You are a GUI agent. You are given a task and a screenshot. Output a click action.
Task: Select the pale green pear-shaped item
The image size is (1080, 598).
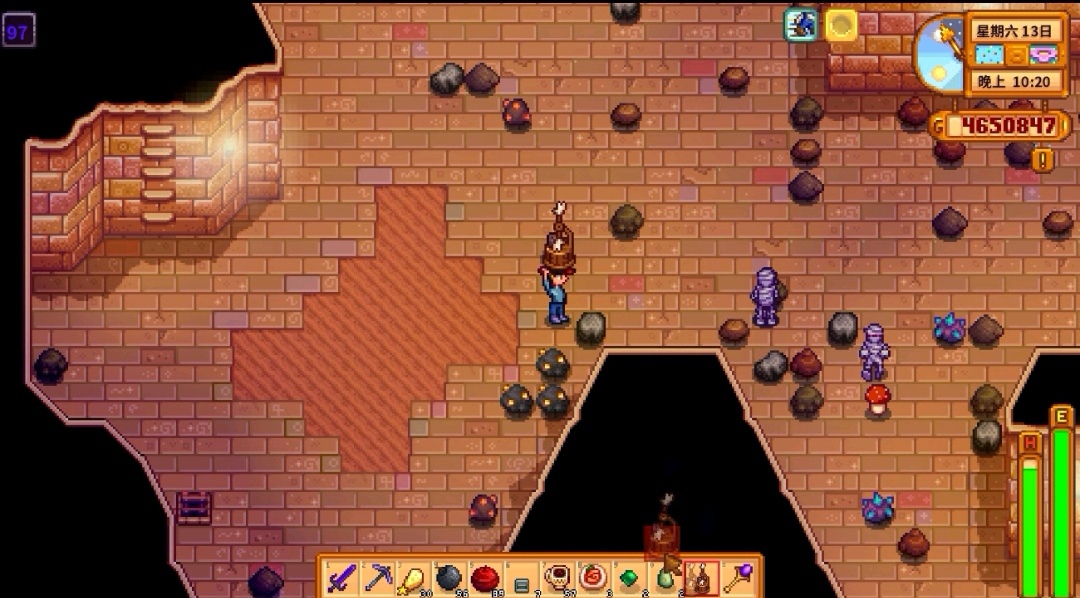click(664, 577)
